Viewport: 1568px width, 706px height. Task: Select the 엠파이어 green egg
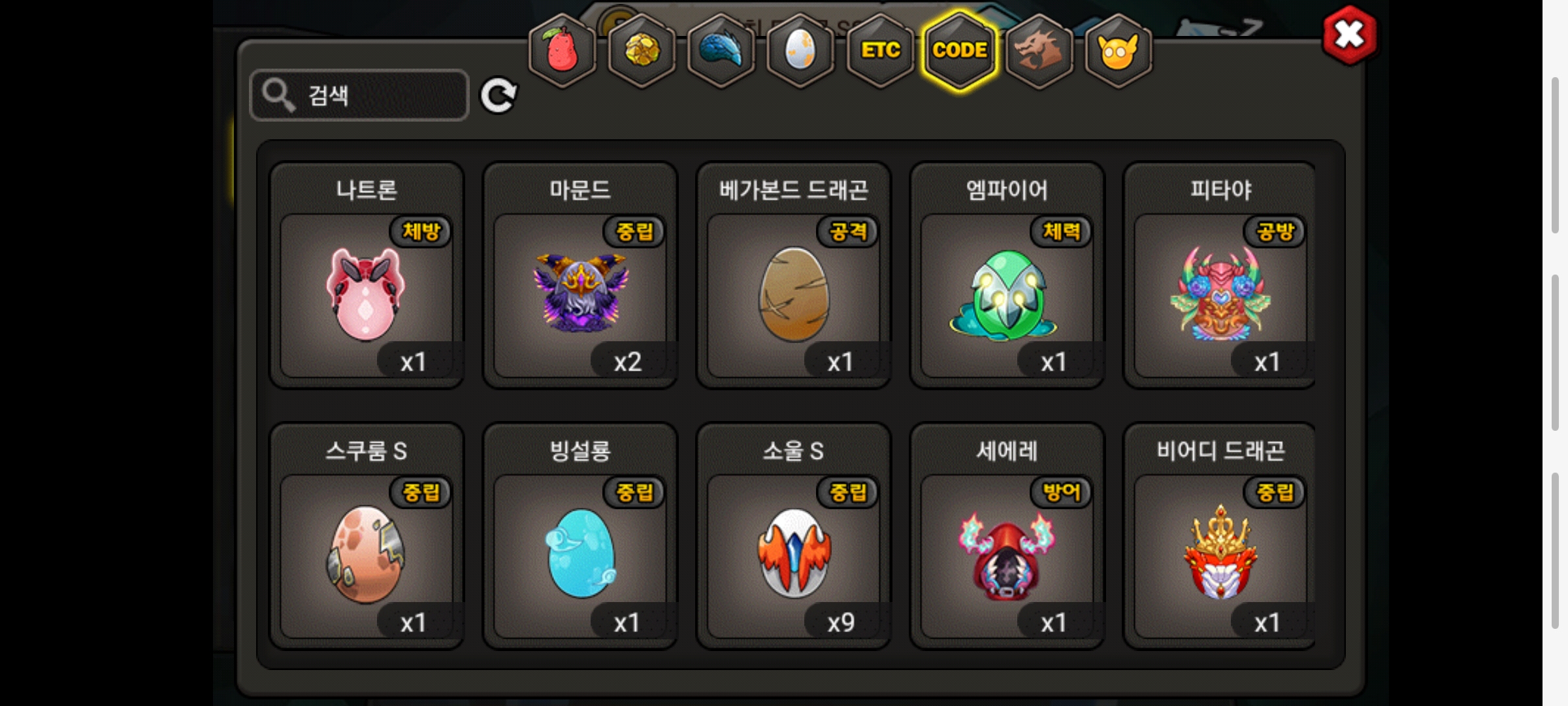(1007, 294)
